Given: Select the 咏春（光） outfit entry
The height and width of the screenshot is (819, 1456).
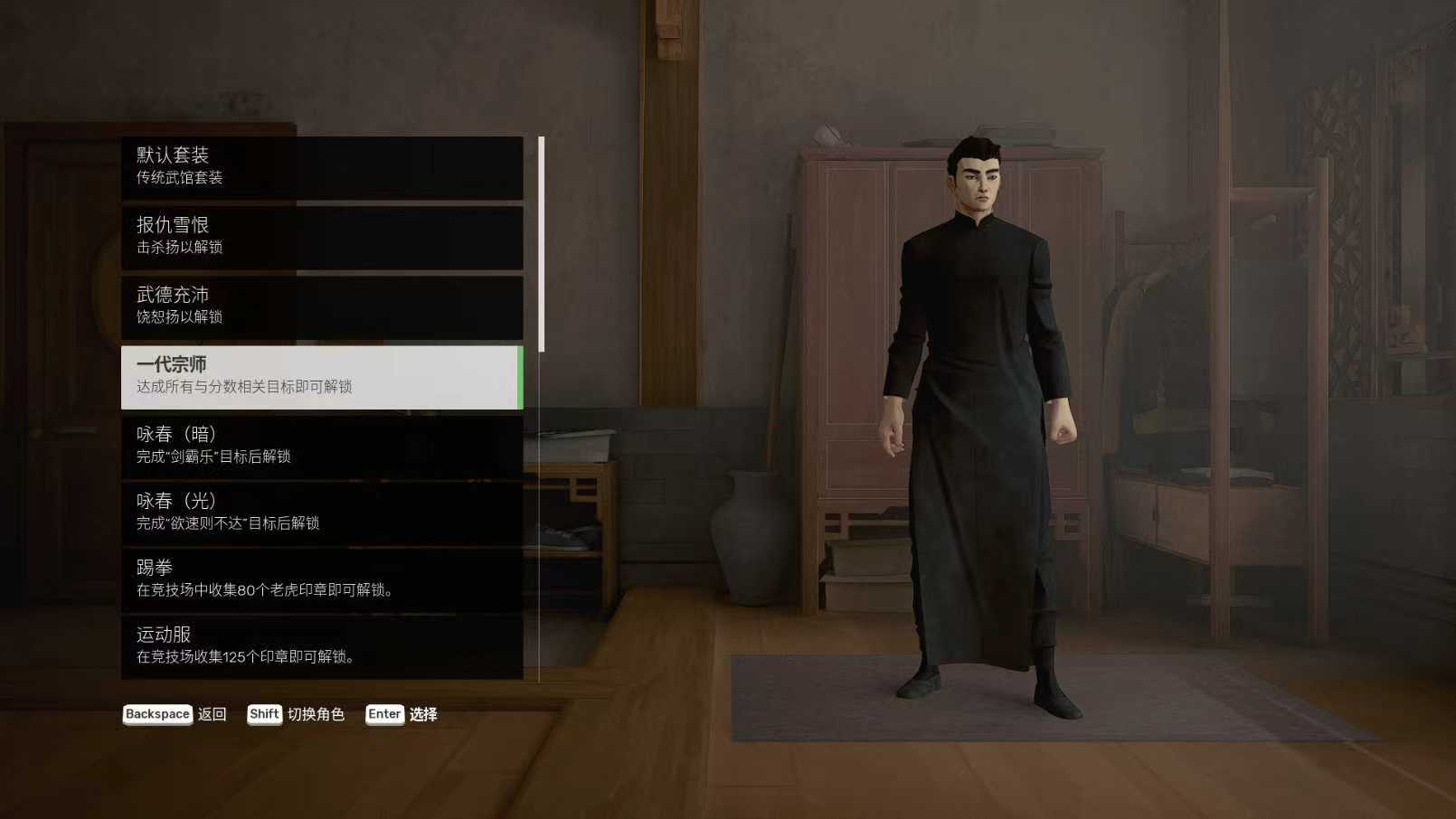Looking at the screenshot, I should (322, 513).
